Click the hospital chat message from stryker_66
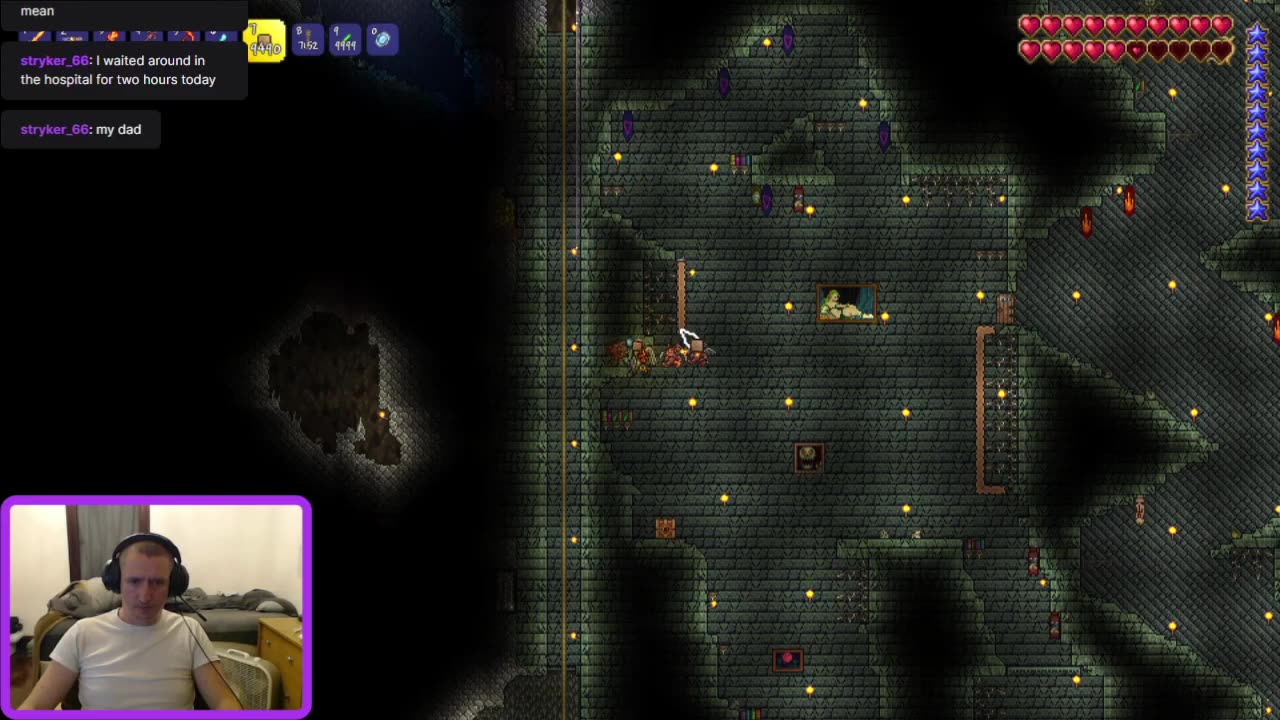Viewport: 1280px width, 720px height. [120, 70]
